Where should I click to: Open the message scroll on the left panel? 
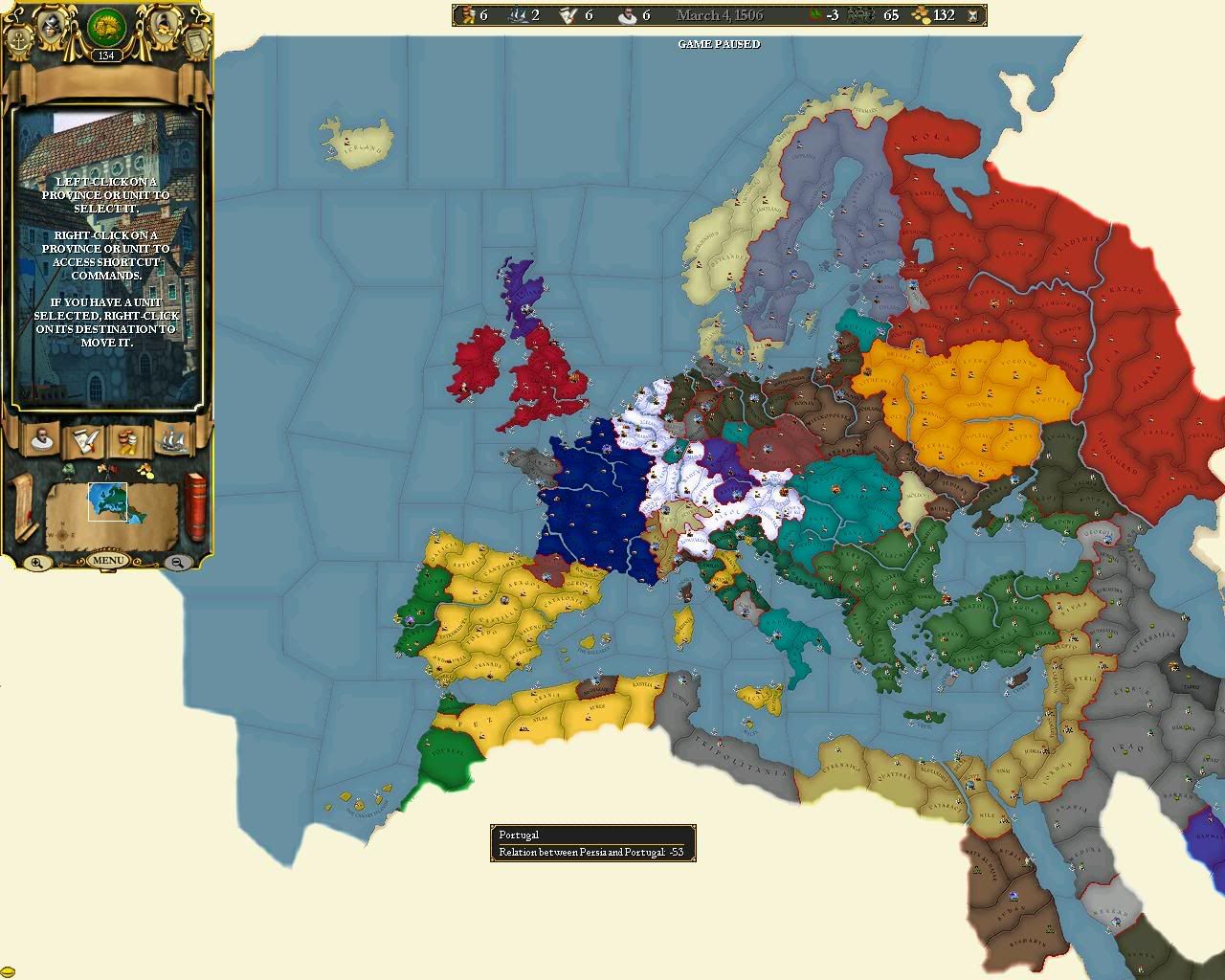coord(22,506)
